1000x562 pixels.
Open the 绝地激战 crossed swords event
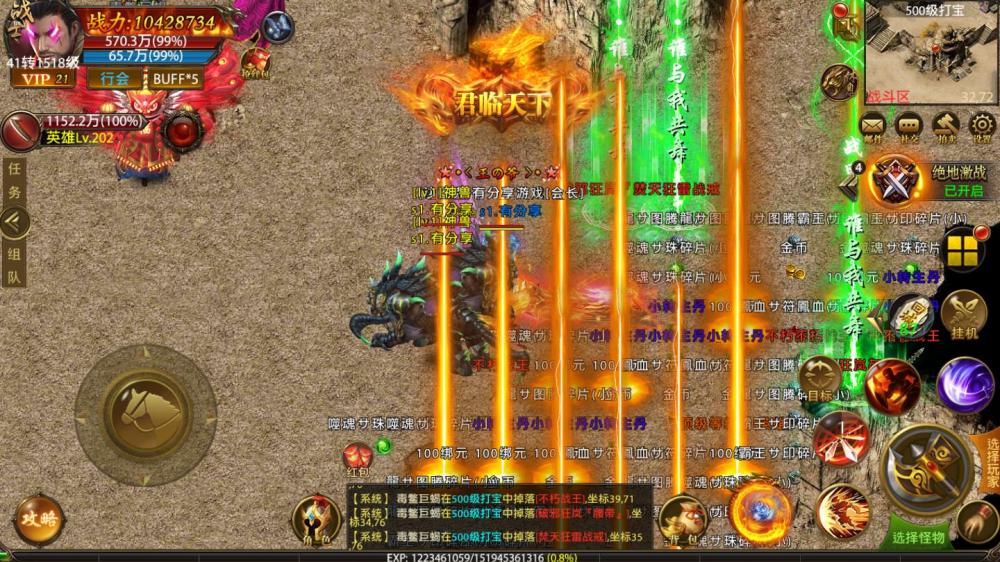coord(892,180)
